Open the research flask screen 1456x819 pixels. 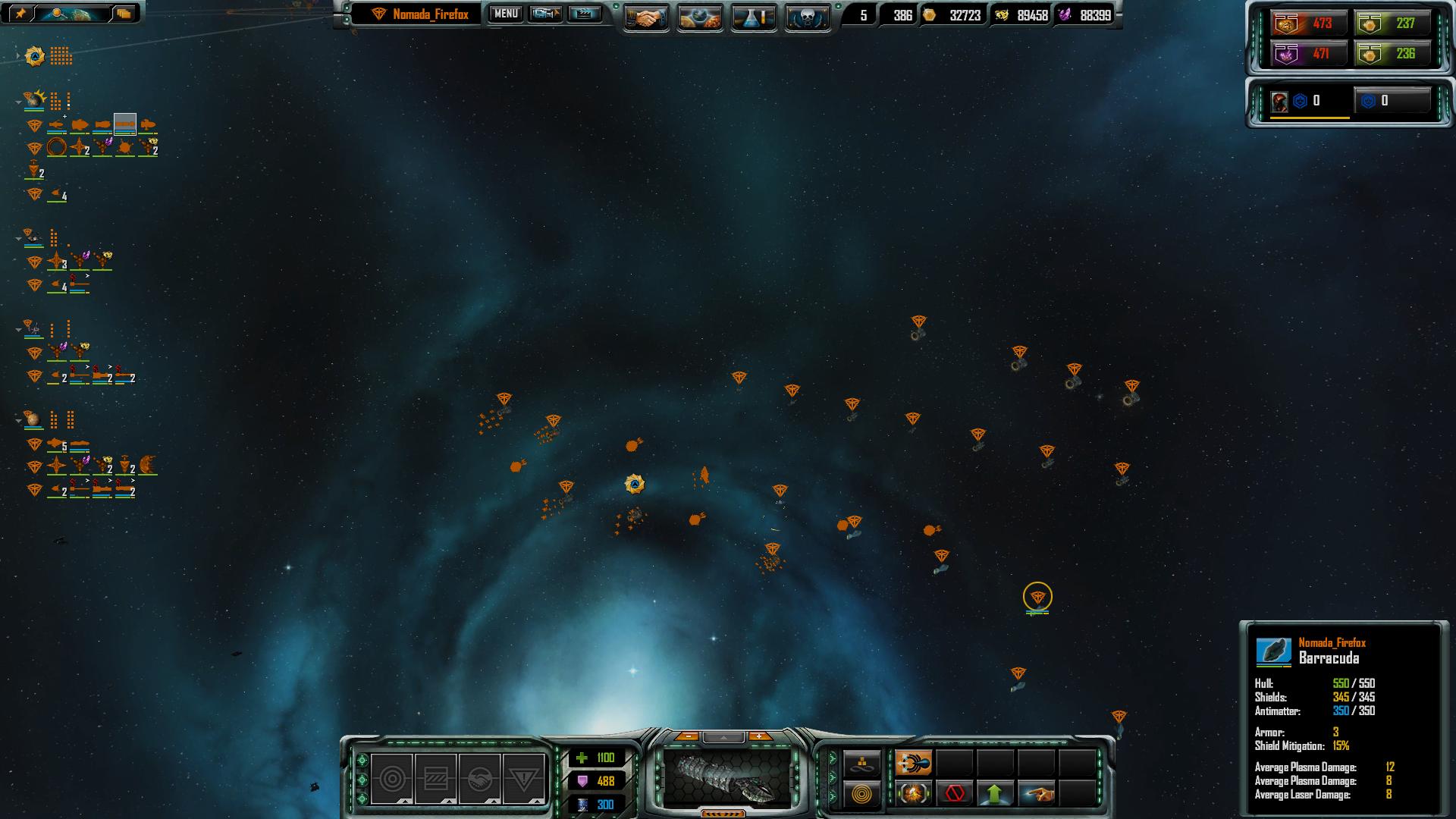click(753, 17)
